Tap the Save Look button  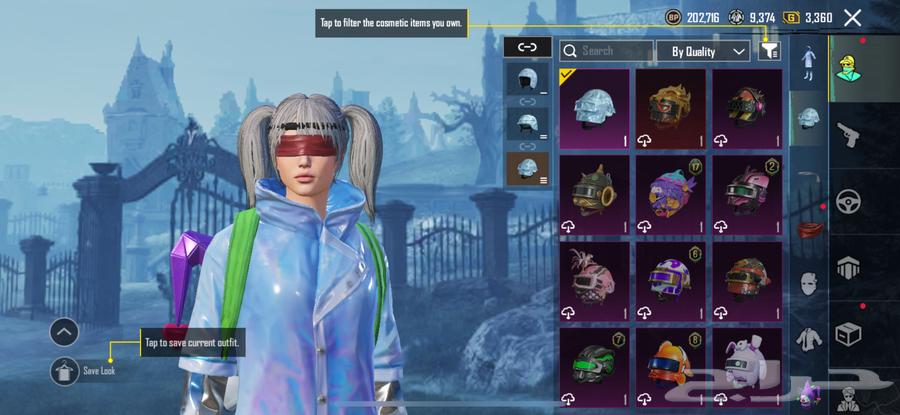click(64, 370)
